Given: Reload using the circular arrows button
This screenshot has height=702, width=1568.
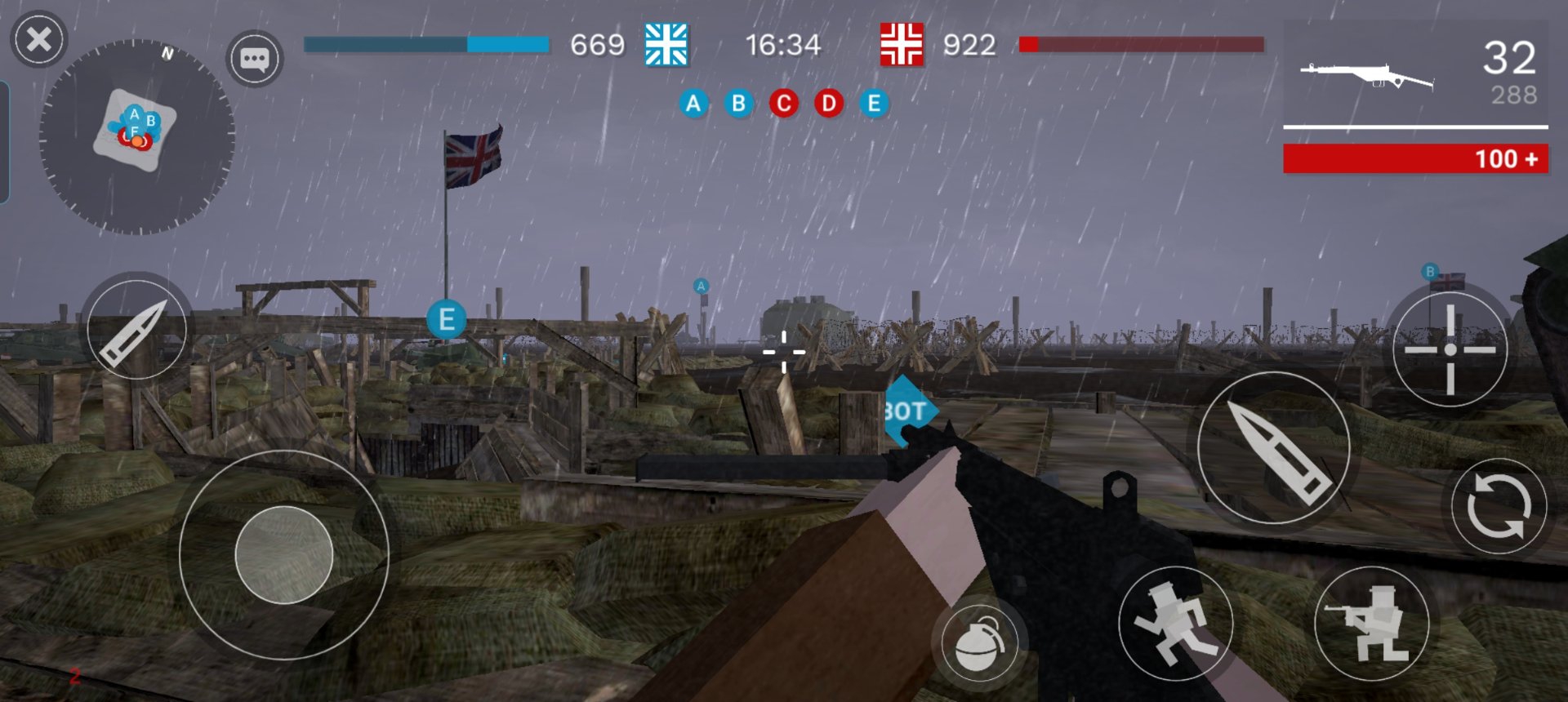Looking at the screenshot, I should [x=1499, y=506].
